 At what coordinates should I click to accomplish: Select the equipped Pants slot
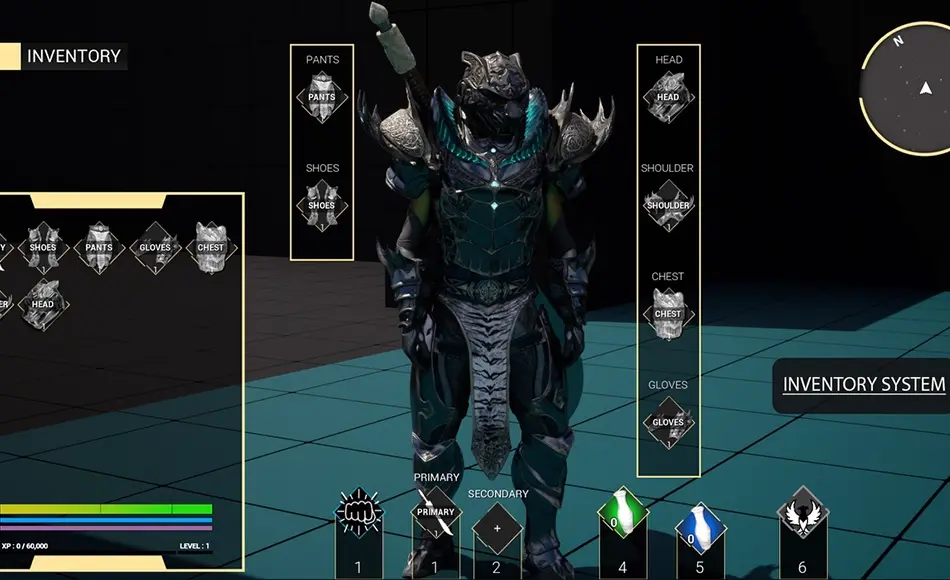click(x=322, y=98)
